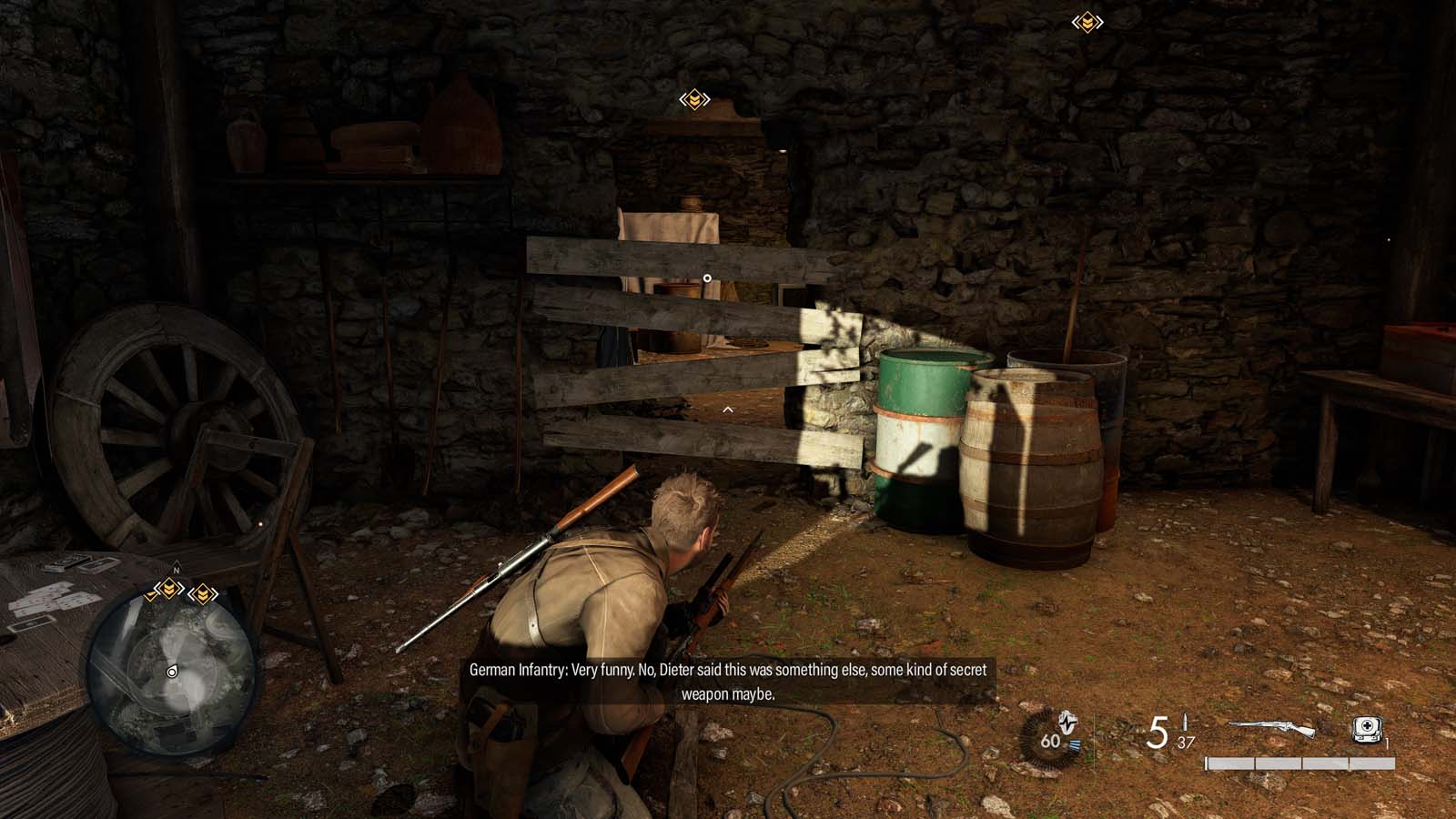
Task: Select the rifle weapon icon
Action: click(x=1272, y=729)
